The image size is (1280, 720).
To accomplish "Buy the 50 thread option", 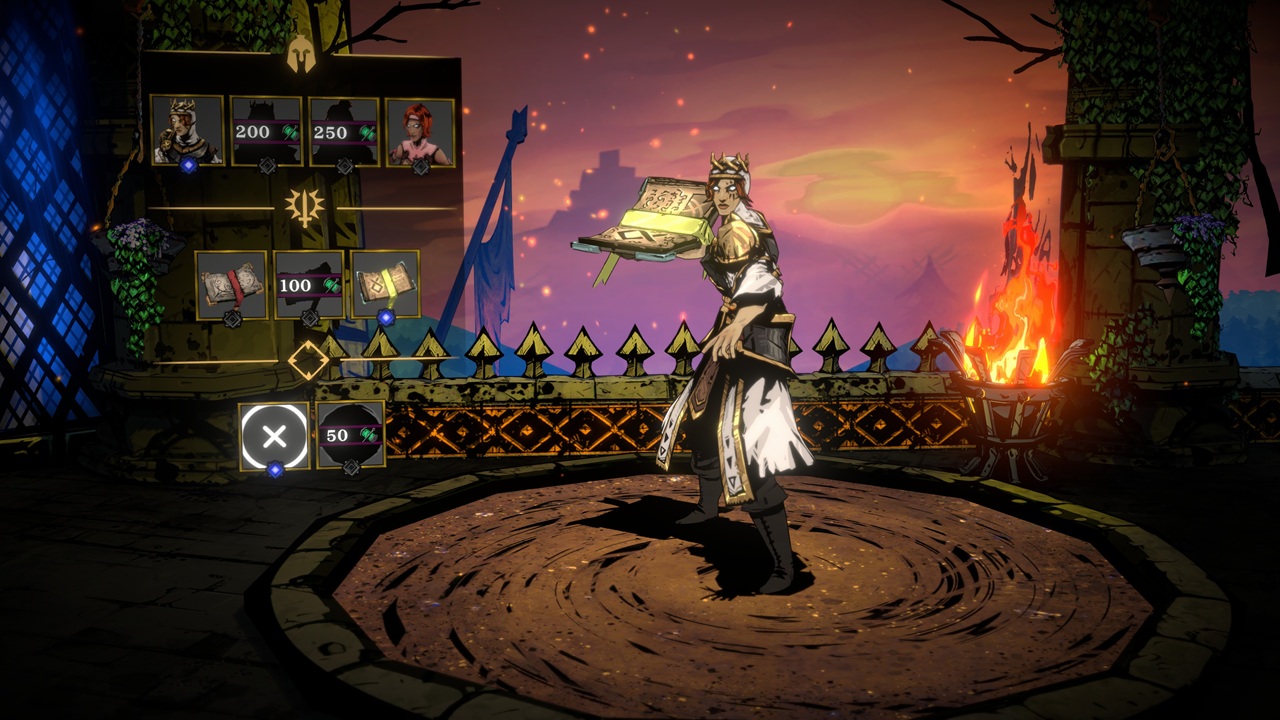I will click(x=349, y=434).
